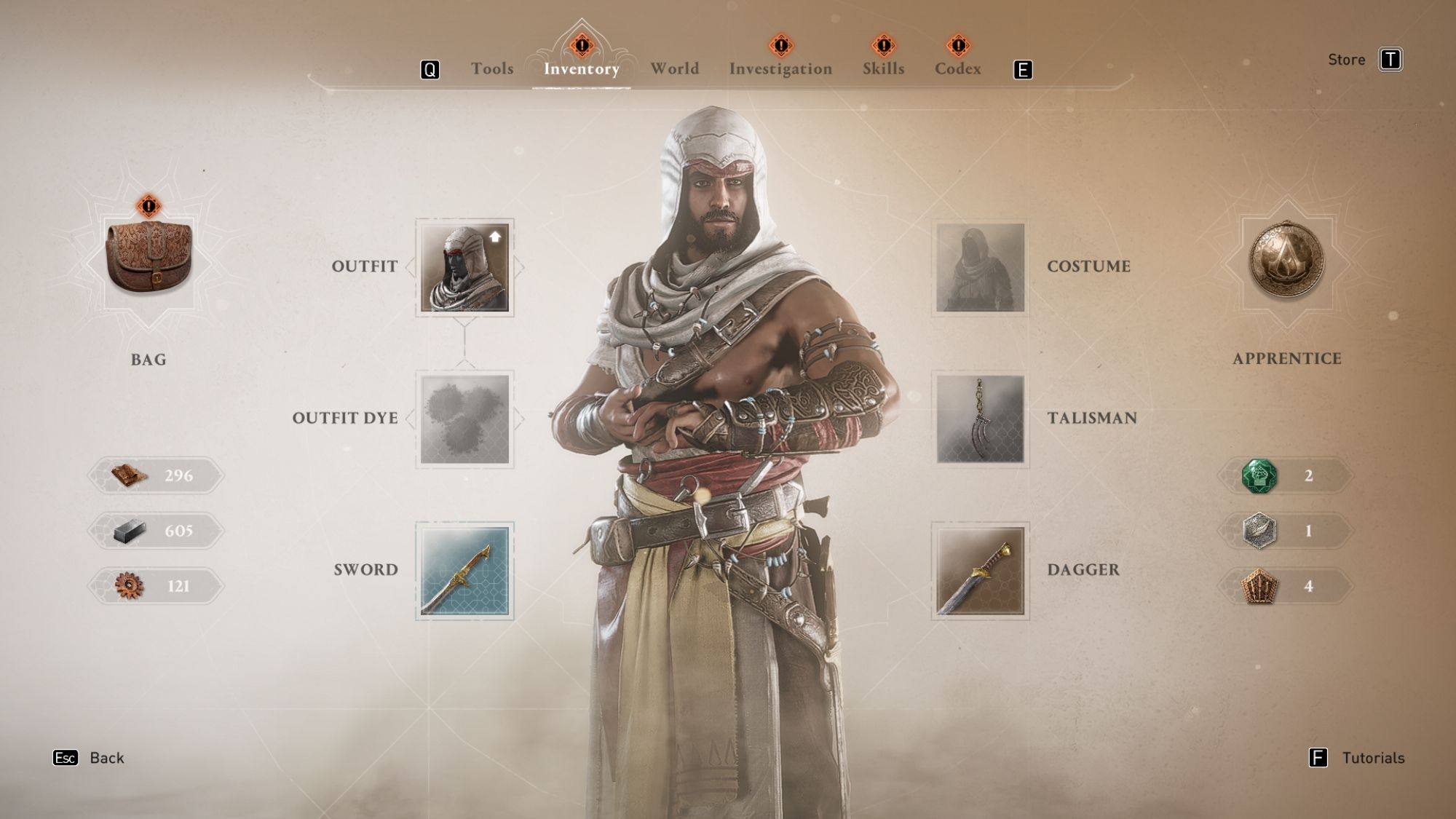The image size is (1456, 819).
Task: Open the Skills tab
Action: point(882,68)
